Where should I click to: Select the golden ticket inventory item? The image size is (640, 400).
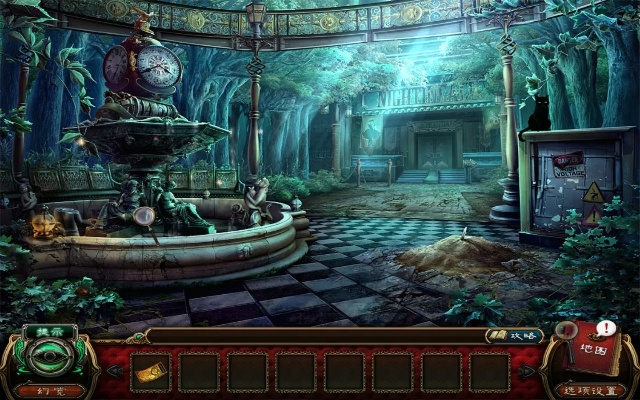pyautogui.click(x=150, y=372)
